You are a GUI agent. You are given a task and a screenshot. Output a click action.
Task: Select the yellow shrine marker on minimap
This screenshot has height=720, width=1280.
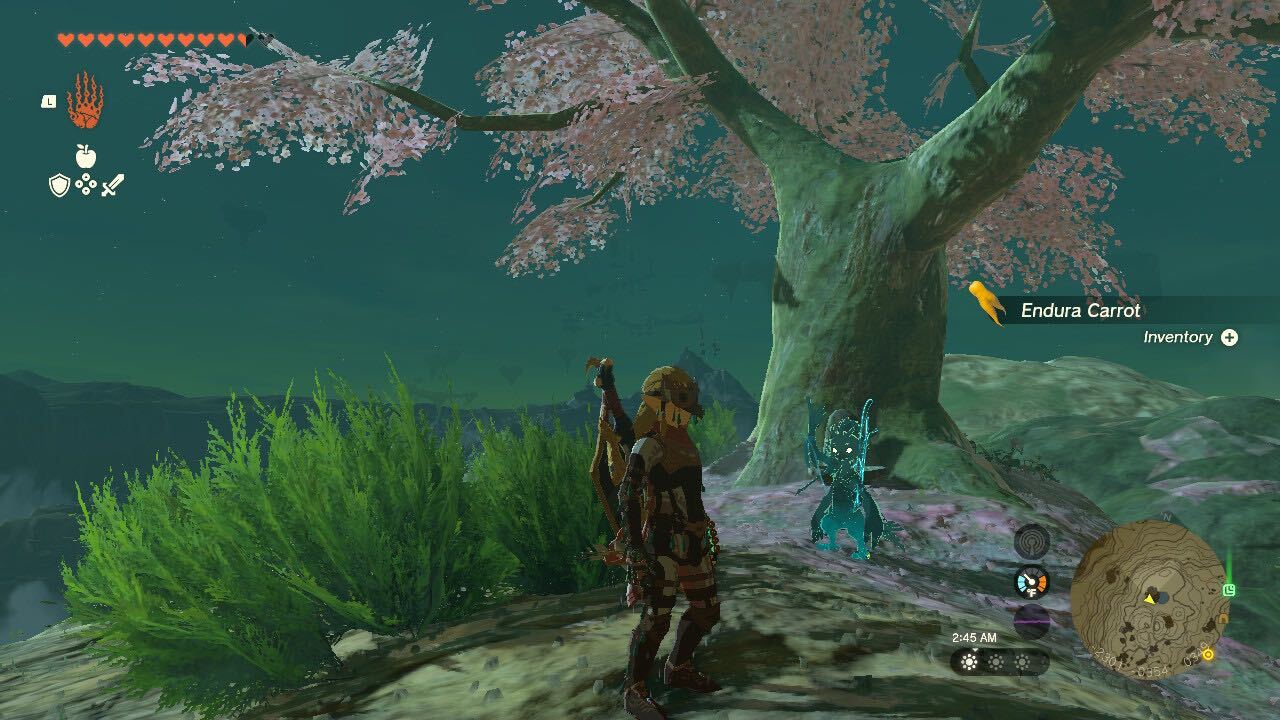pos(1208,653)
